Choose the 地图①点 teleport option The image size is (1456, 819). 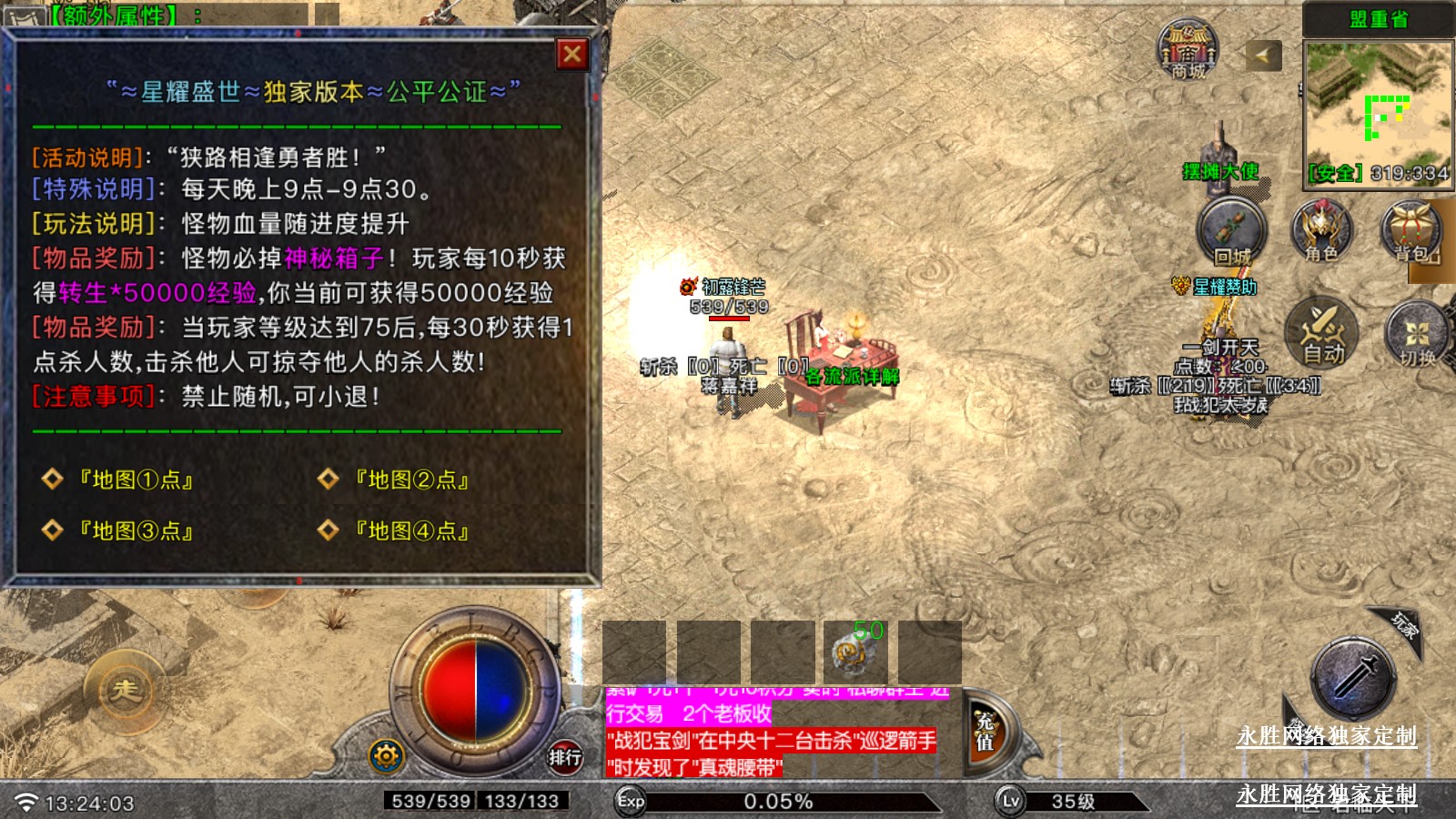coord(136,480)
